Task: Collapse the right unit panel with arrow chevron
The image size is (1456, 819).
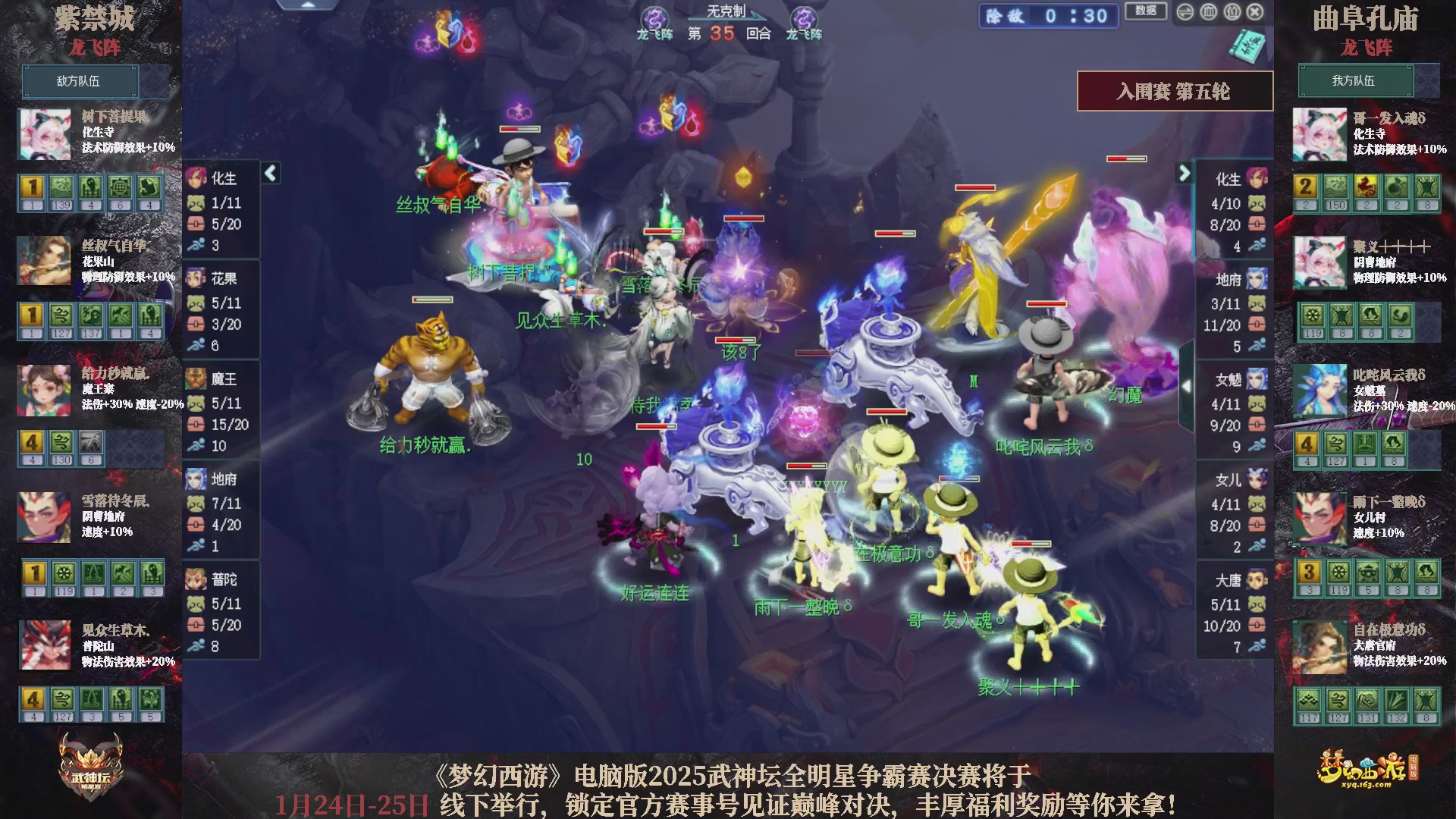Action: (x=1185, y=173)
